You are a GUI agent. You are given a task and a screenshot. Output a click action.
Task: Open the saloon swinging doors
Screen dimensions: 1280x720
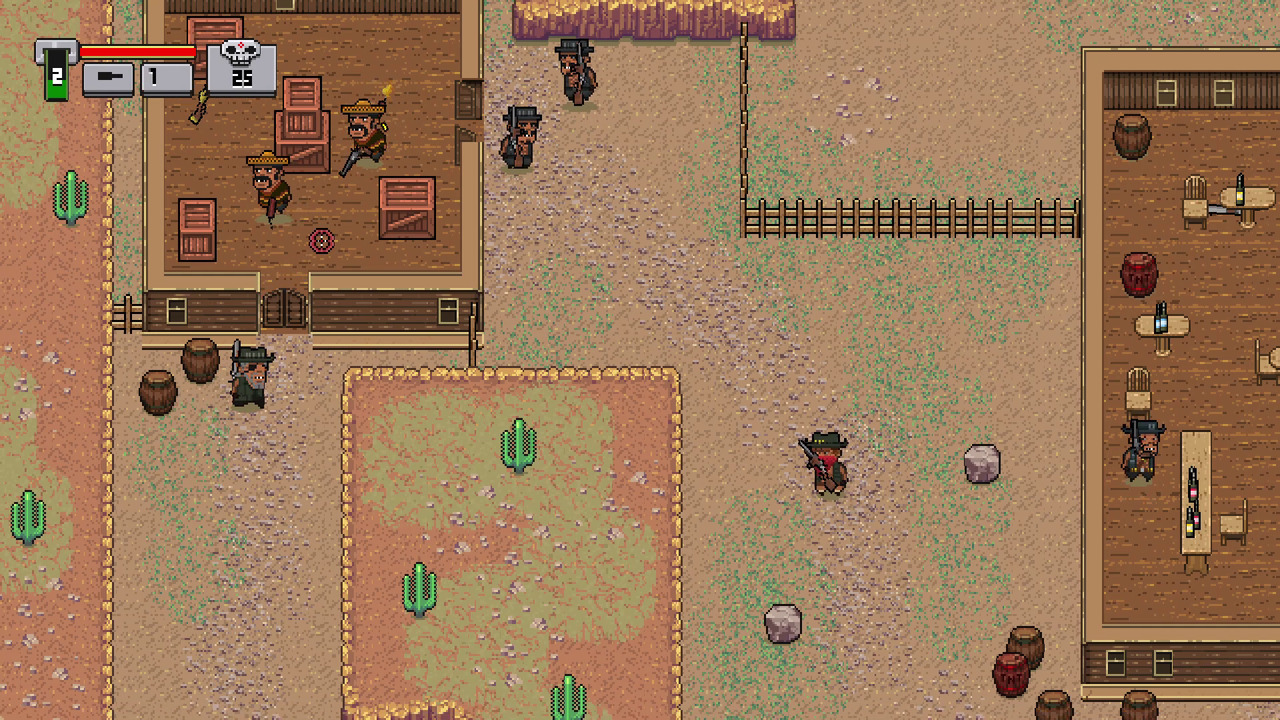coord(283,310)
